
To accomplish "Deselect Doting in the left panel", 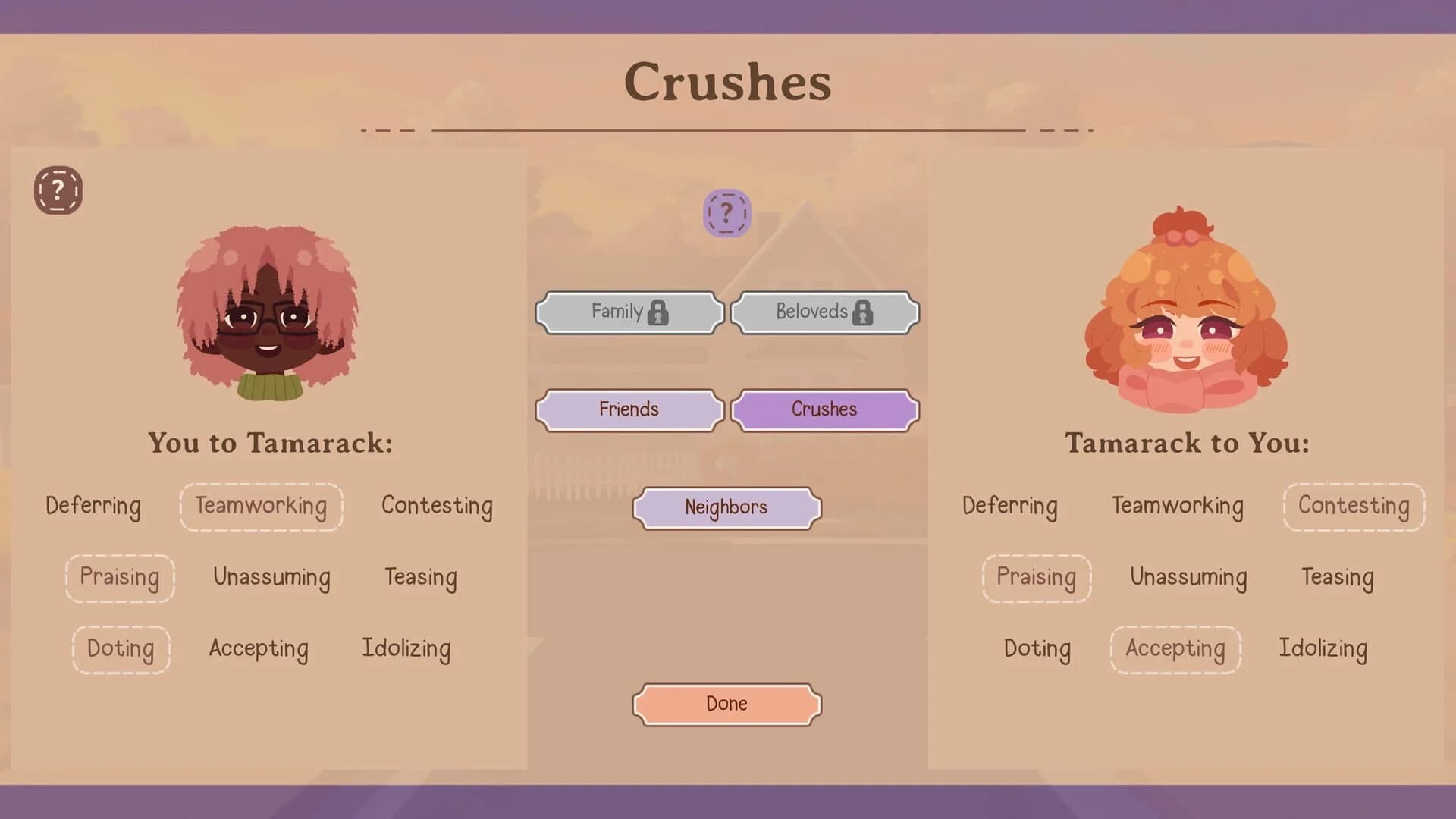I will click(x=121, y=649).
